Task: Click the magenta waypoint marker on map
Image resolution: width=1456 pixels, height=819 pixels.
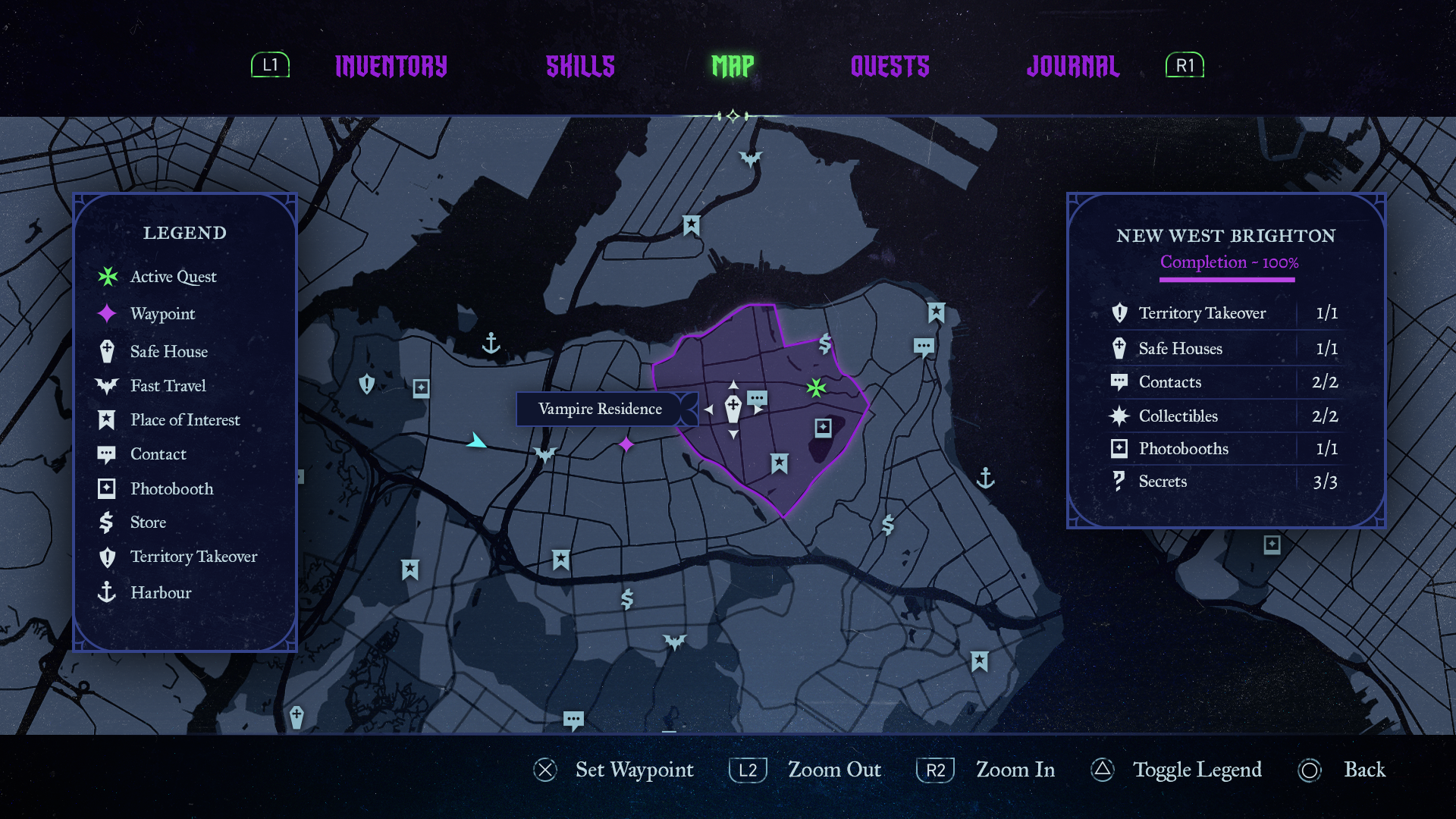Action: point(626,444)
